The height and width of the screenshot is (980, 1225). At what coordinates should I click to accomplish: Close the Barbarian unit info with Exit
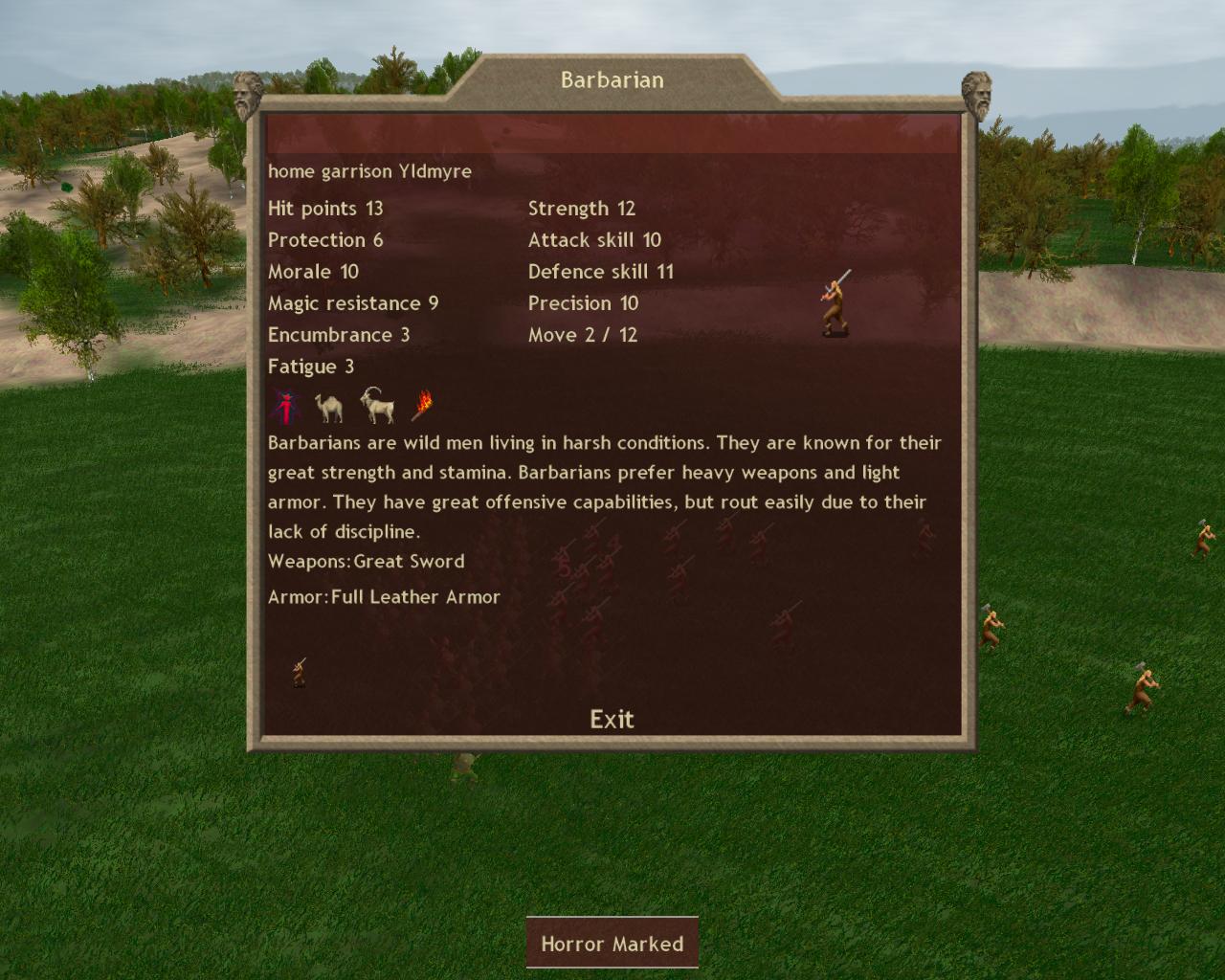click(612, 719)
